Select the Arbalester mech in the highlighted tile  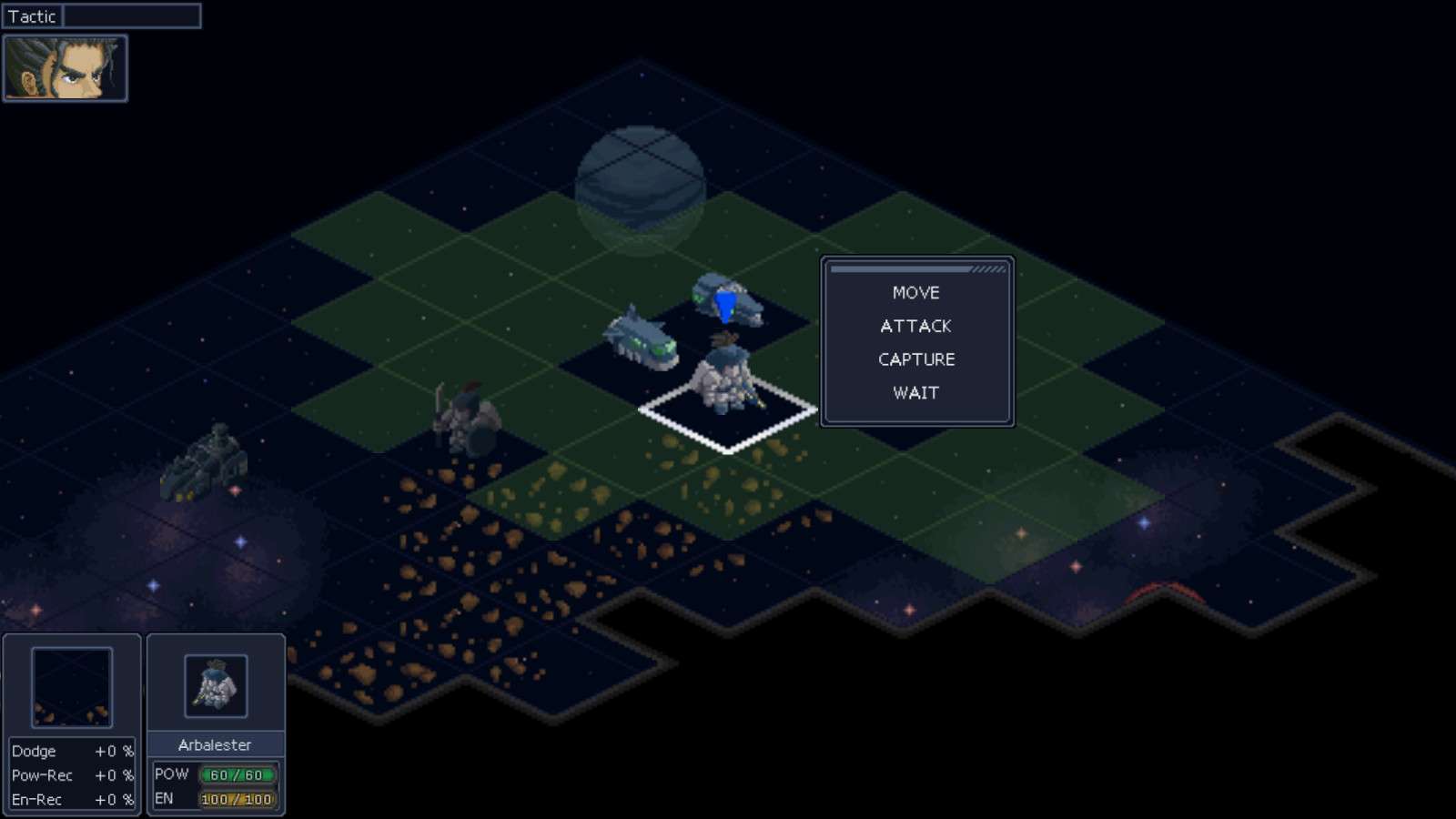[x=723, y=378]
